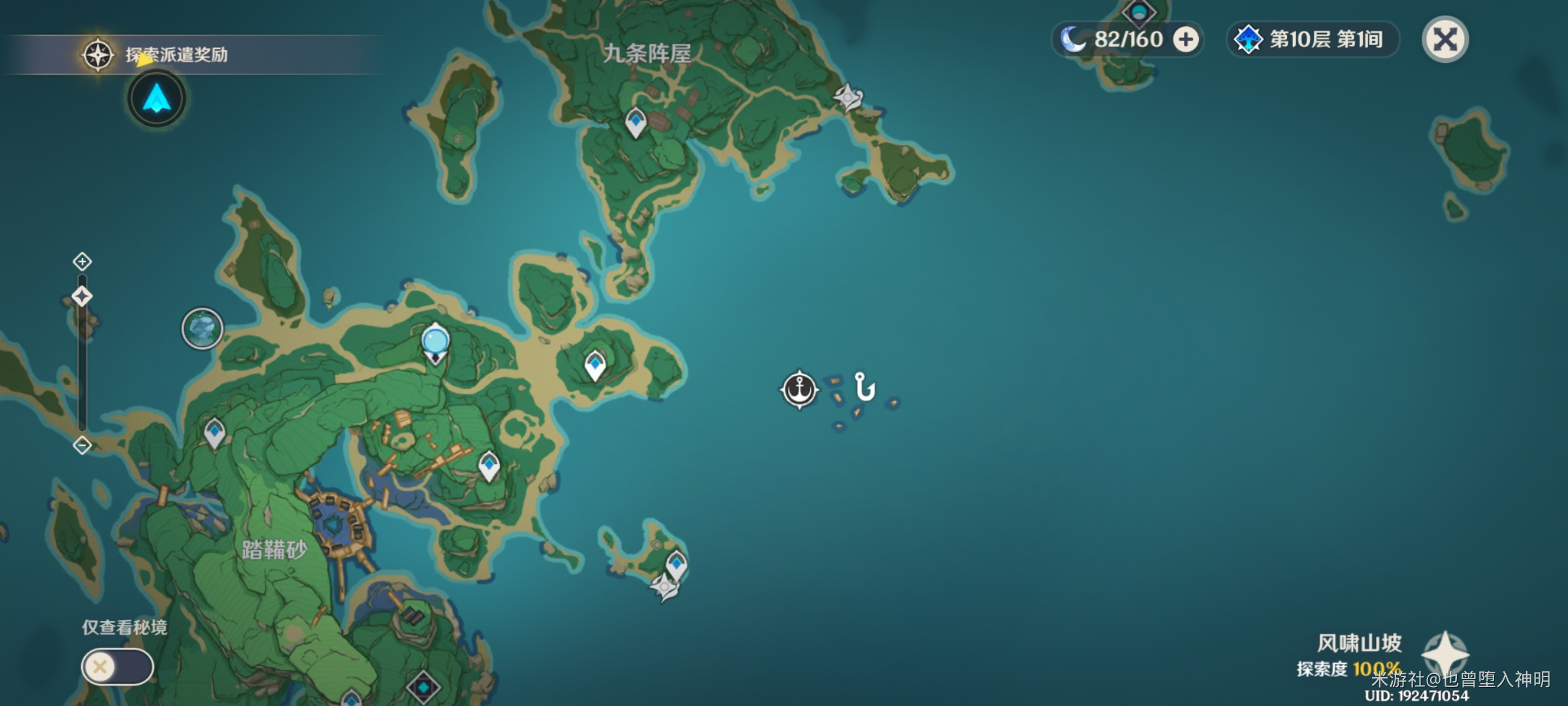The height and width of the screenshot is (706, 1568).
Task: Select the pinwheel marker east of 九条阵屋
Action: [x=848, y=98]
